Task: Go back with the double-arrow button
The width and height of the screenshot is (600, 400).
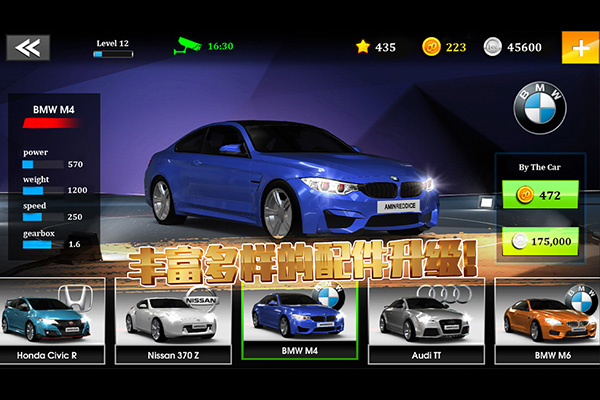Action: click(29, 47)
